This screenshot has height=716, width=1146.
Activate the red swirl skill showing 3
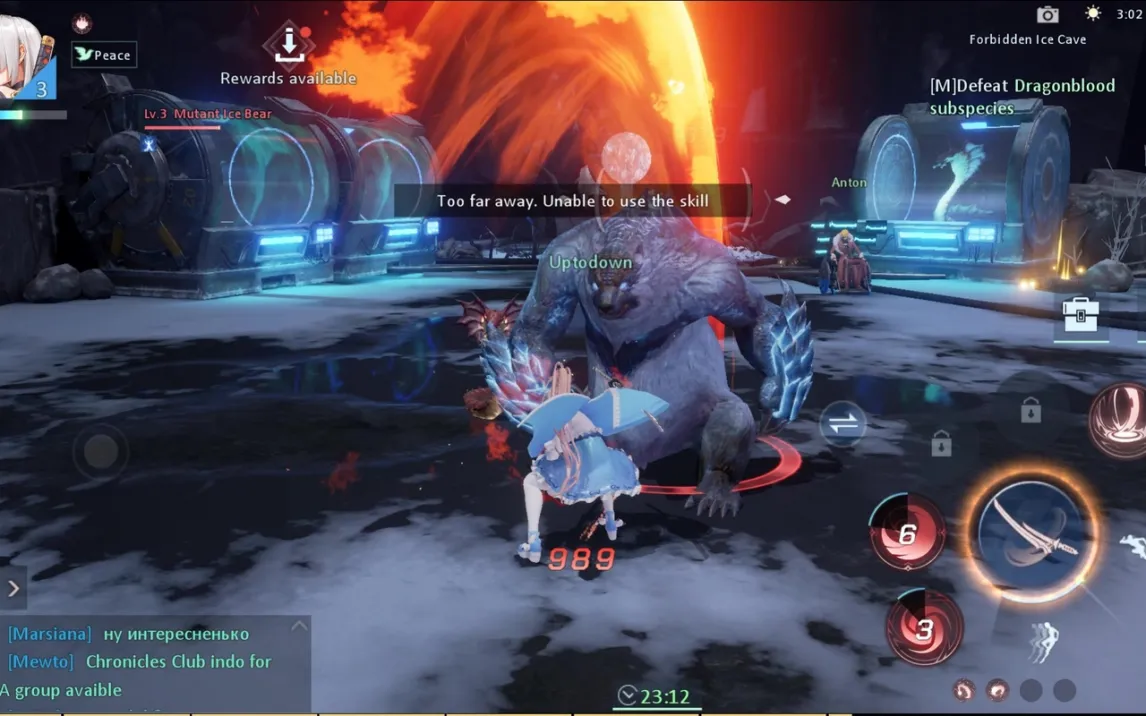[x=924, y=629]
